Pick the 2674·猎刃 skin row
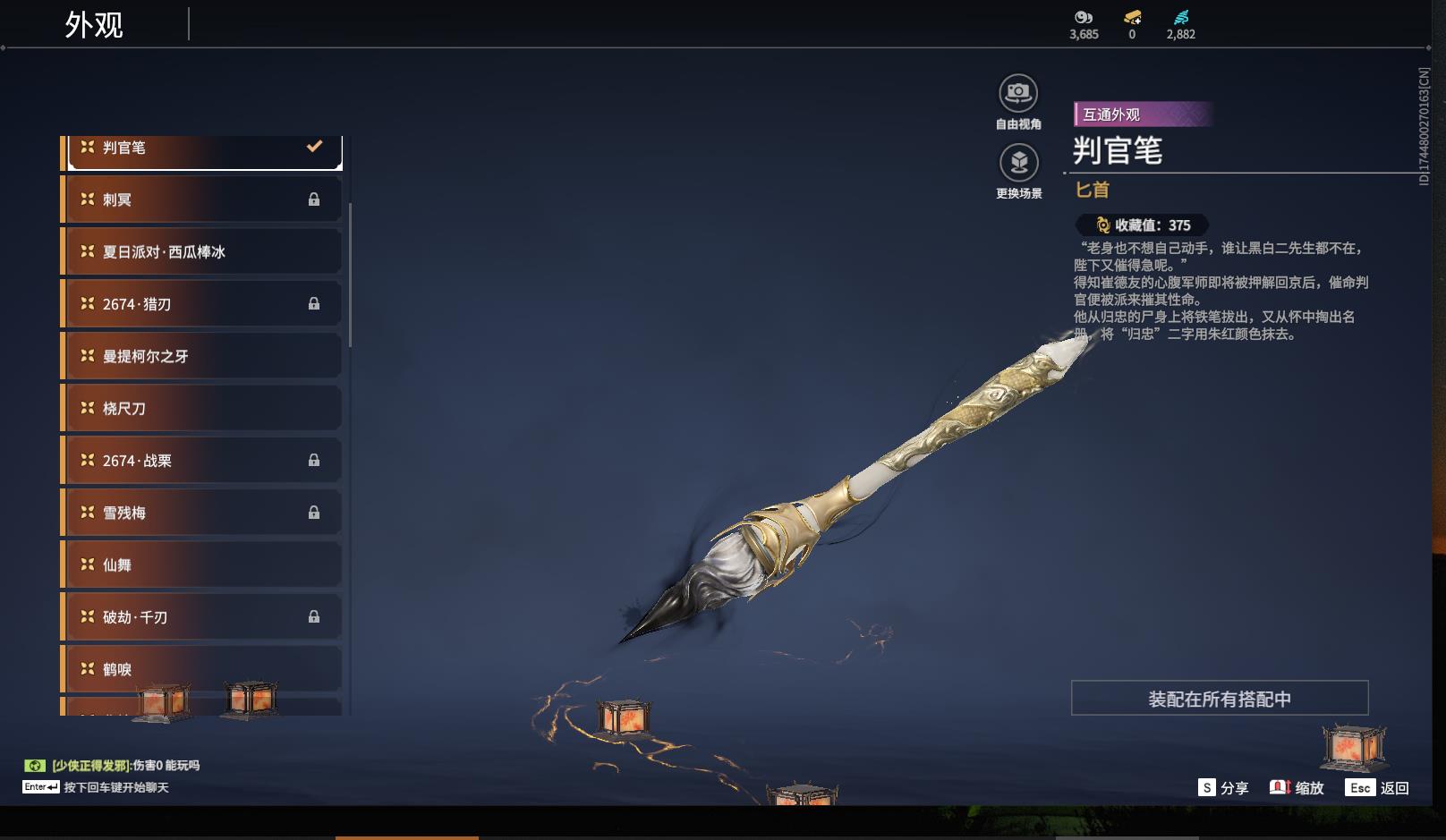The width and height of the screenshot is (1446, 840). click(204, 304)
